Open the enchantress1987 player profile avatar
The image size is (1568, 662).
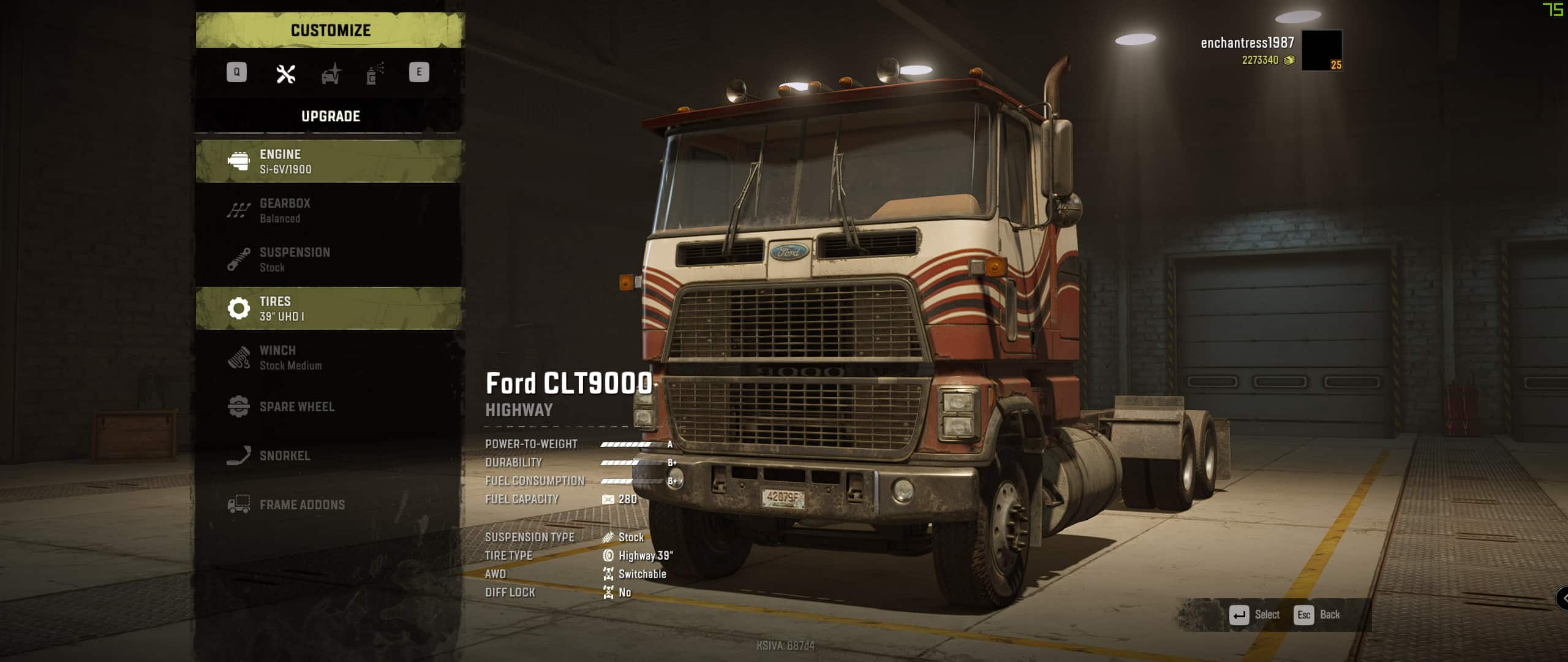(x=1321, y=50)
